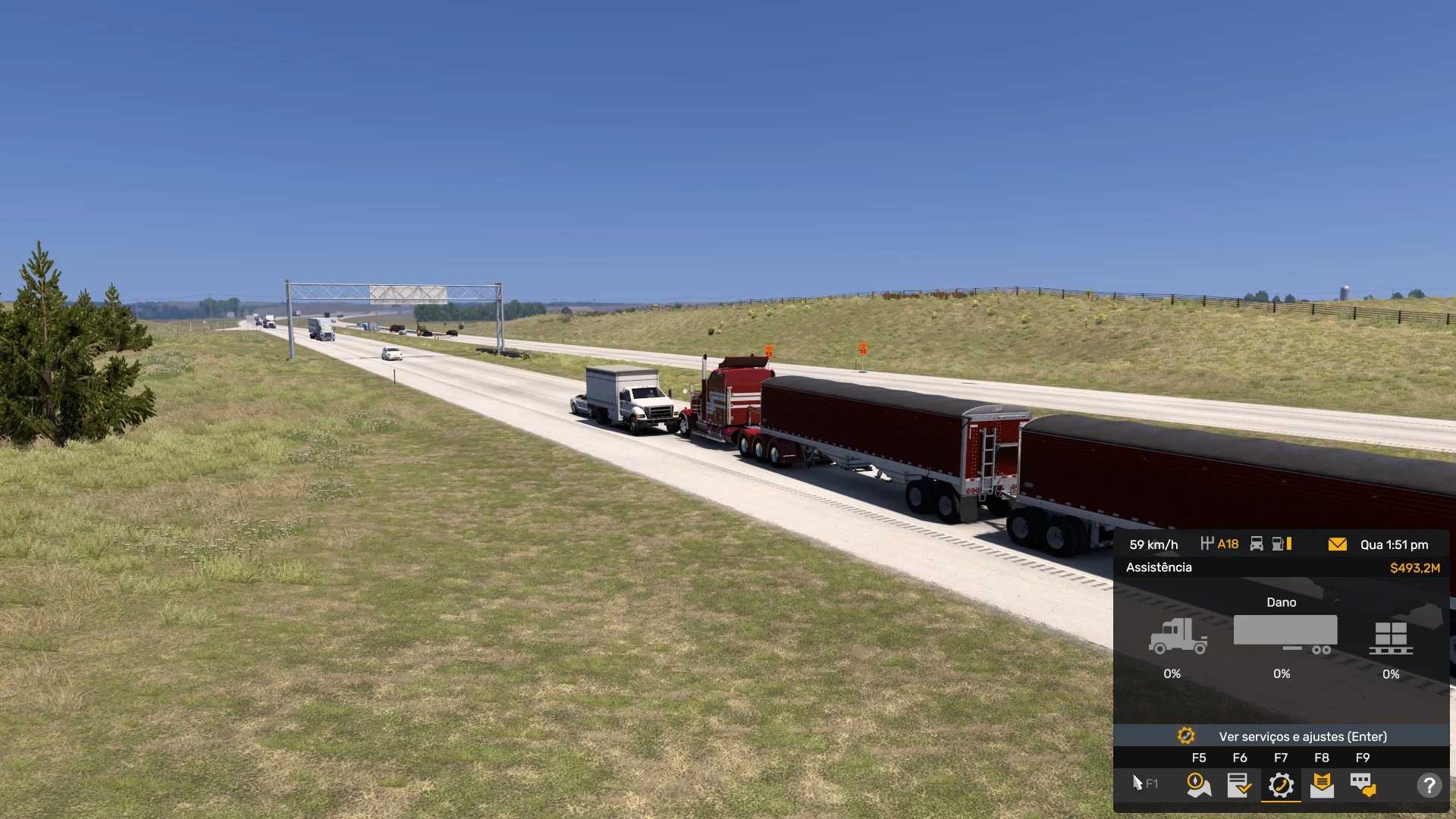Open the 'Ver serviços e ajustes' option
This screenshot has width=1456, height=819.
[1282, 736]
